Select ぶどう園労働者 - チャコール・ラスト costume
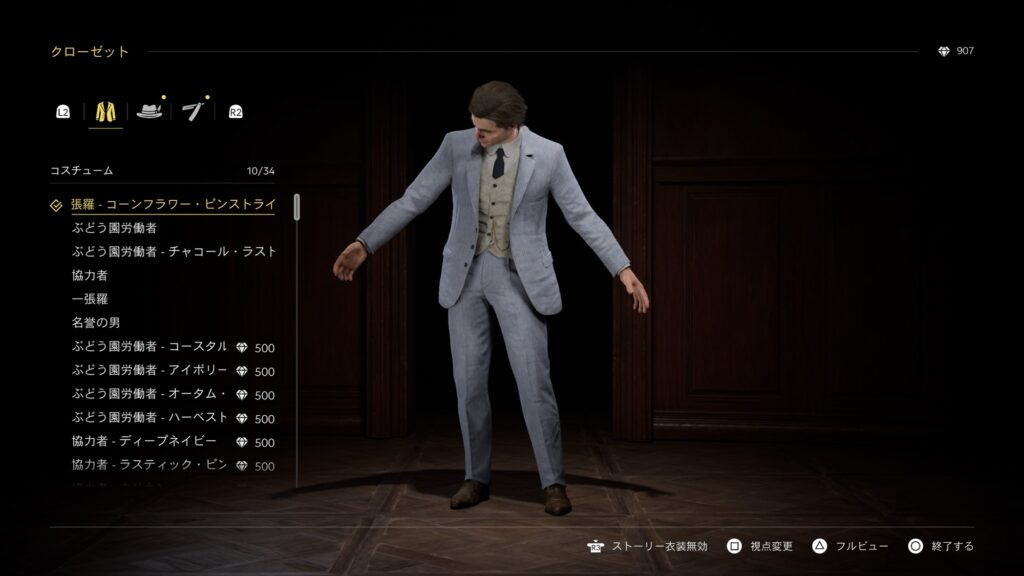The height and width of the screenshot is (576, 1024). pyautogui.click(x=174, y=252)
